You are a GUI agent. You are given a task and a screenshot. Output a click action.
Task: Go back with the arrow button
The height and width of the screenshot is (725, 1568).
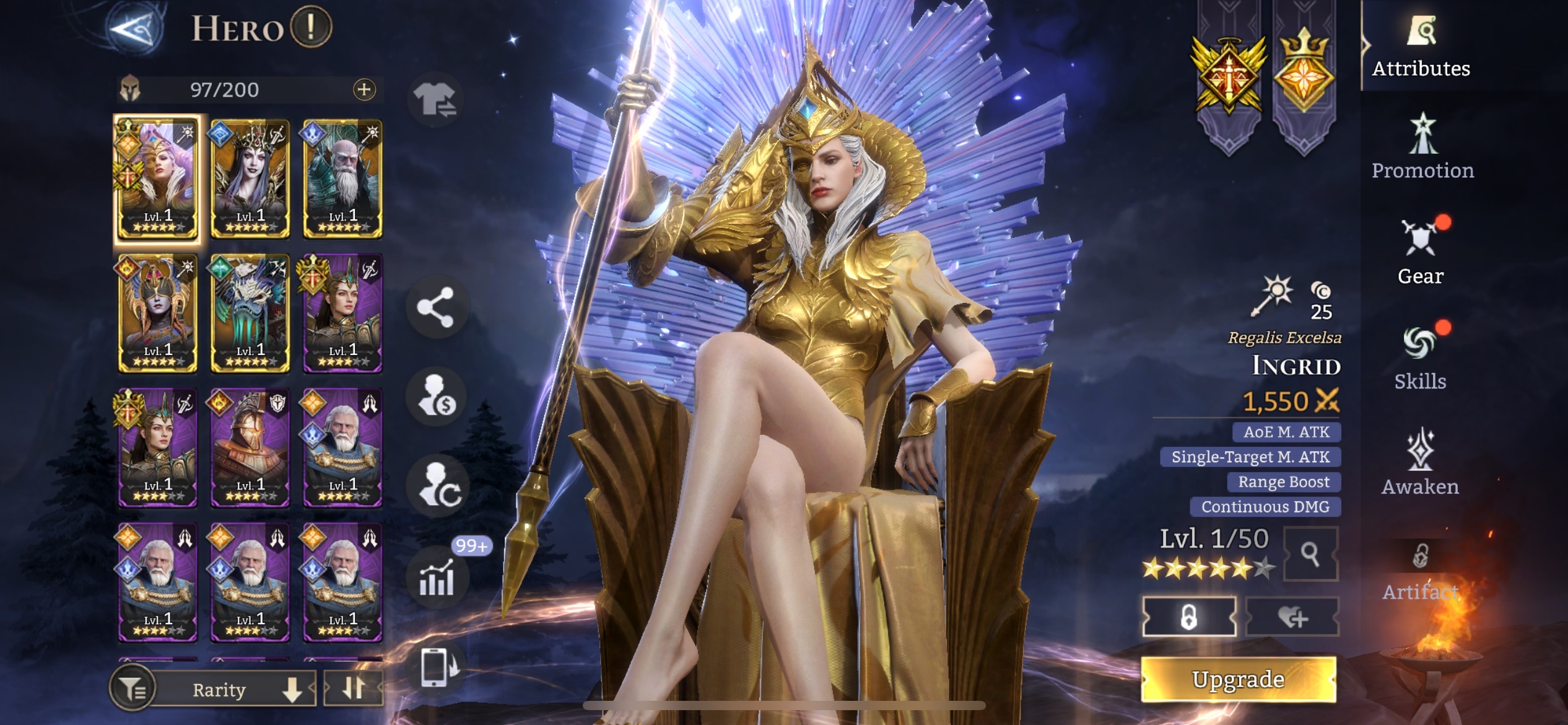click(x=135, y=29)
